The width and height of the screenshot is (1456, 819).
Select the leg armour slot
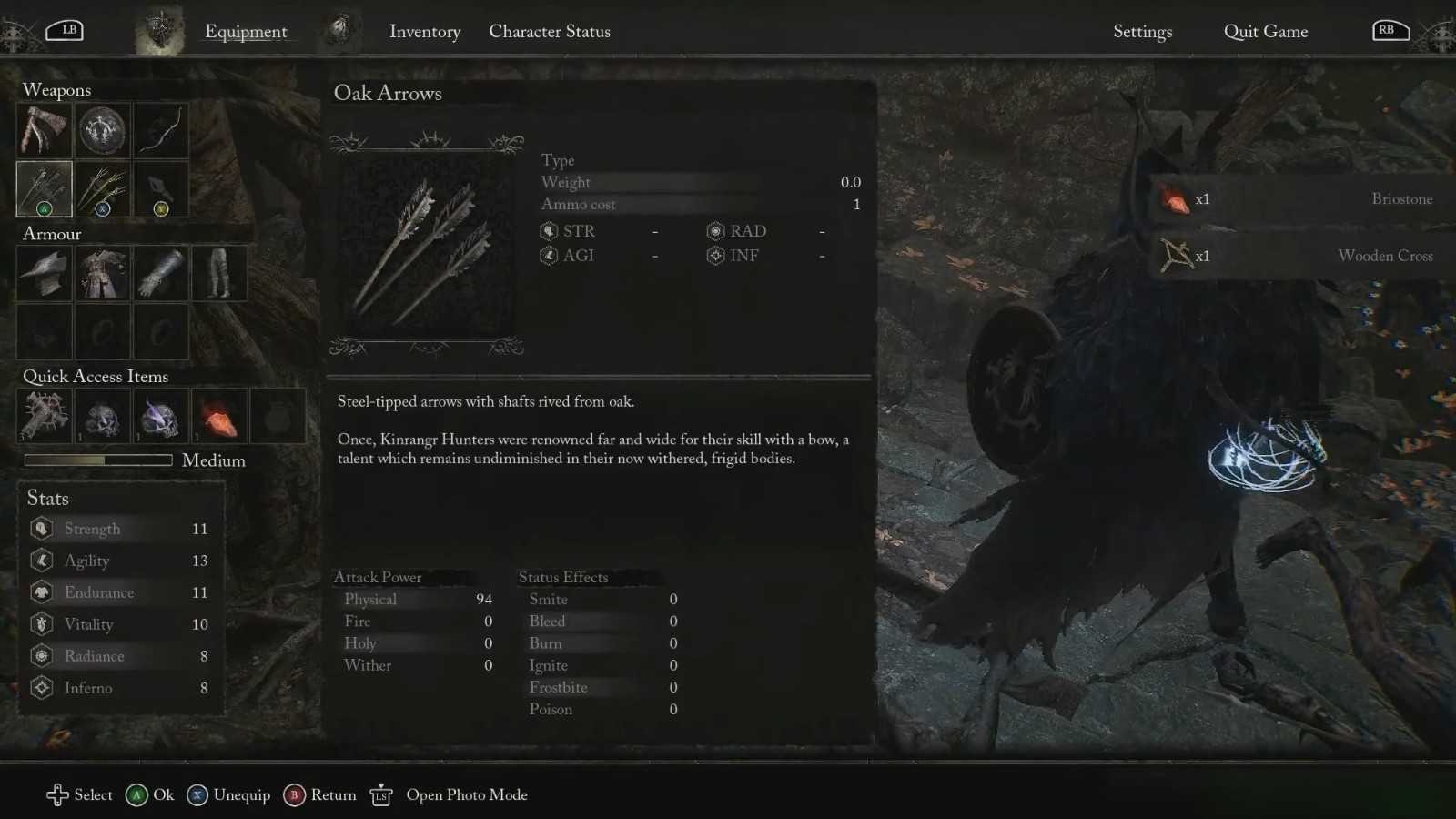tap(218, 273)
